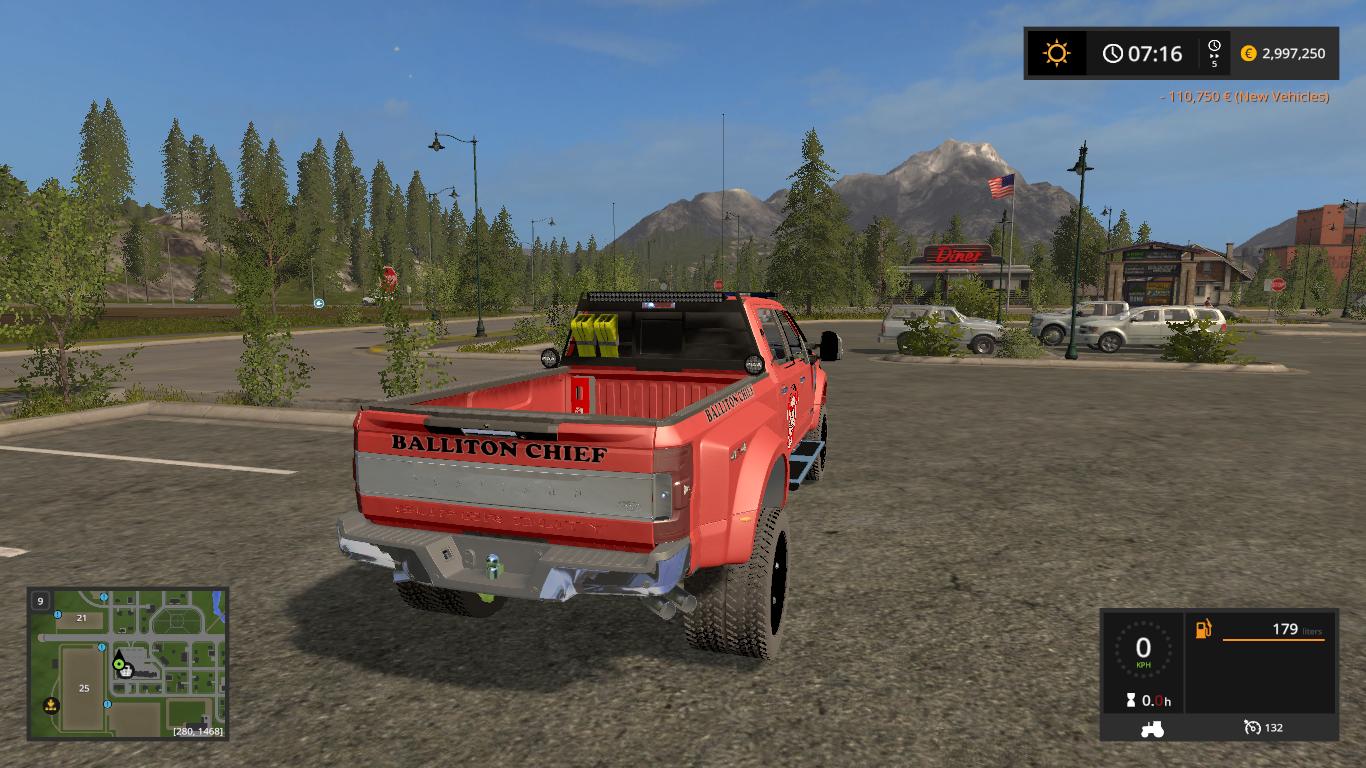Click the shop basket marker on minimap
This screenshot has height=768, width=1366.
[x=127, y=672]
